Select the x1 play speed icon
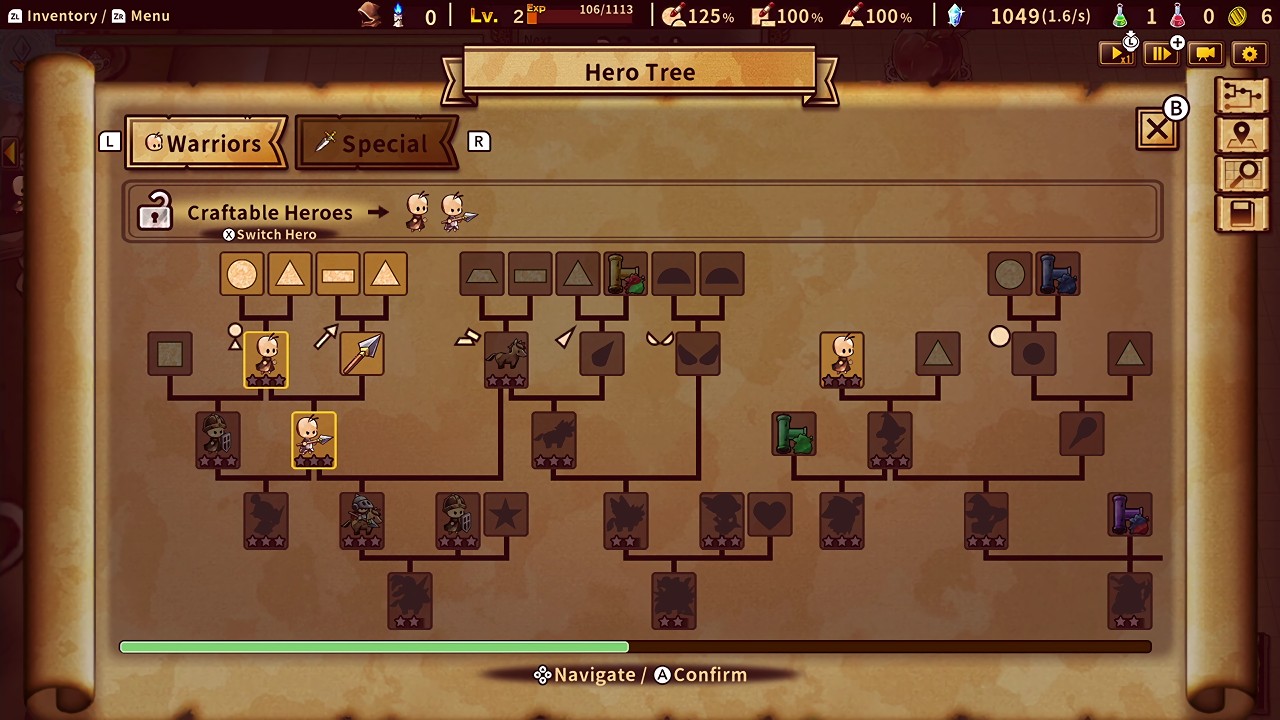This screenshot has width=1280, height=720. (1117, 54)
